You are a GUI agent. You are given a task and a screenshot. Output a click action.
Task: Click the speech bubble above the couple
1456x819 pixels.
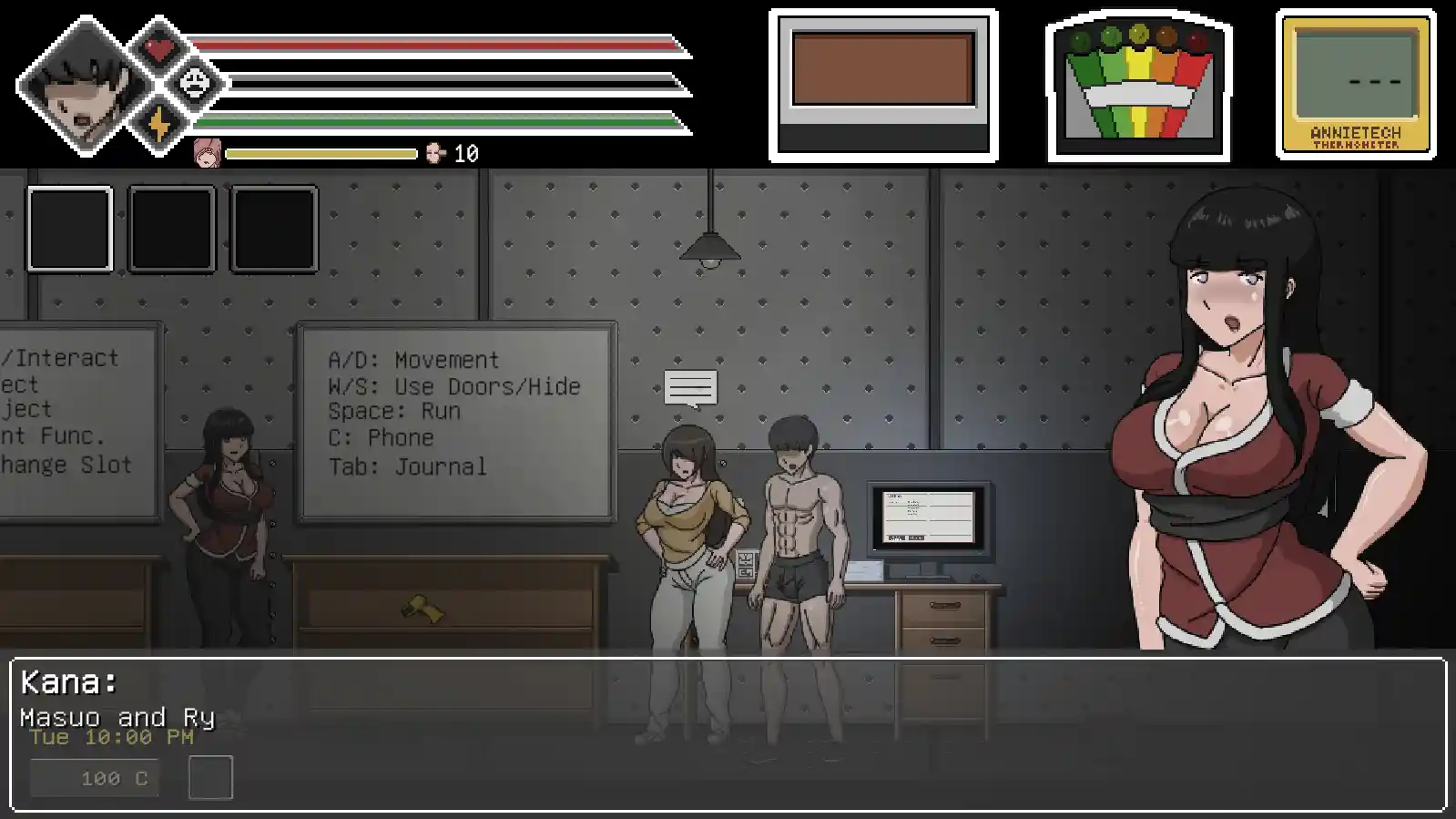point(690,386)
